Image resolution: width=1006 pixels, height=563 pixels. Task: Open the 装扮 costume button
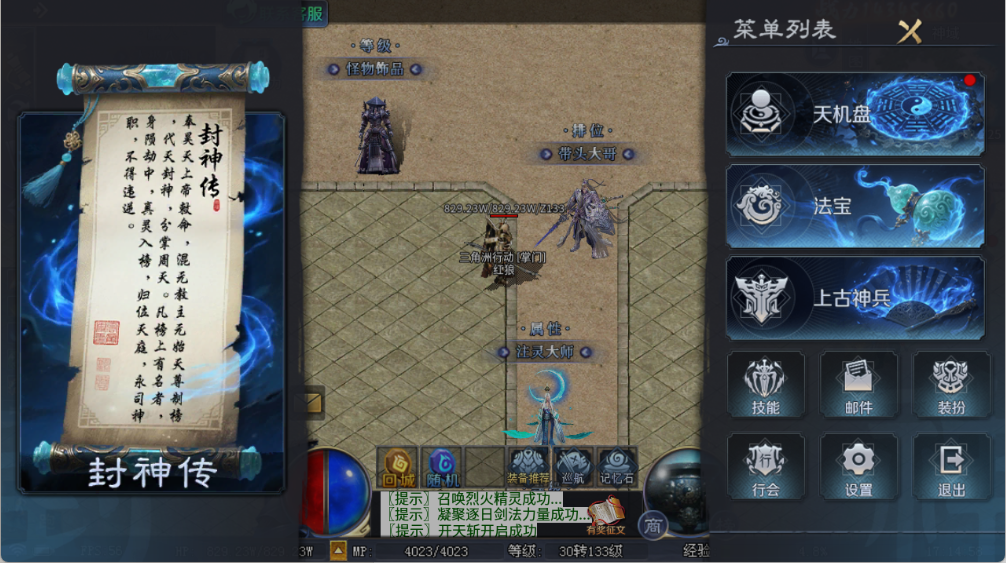pyautogui.click(x=950, y=384)
